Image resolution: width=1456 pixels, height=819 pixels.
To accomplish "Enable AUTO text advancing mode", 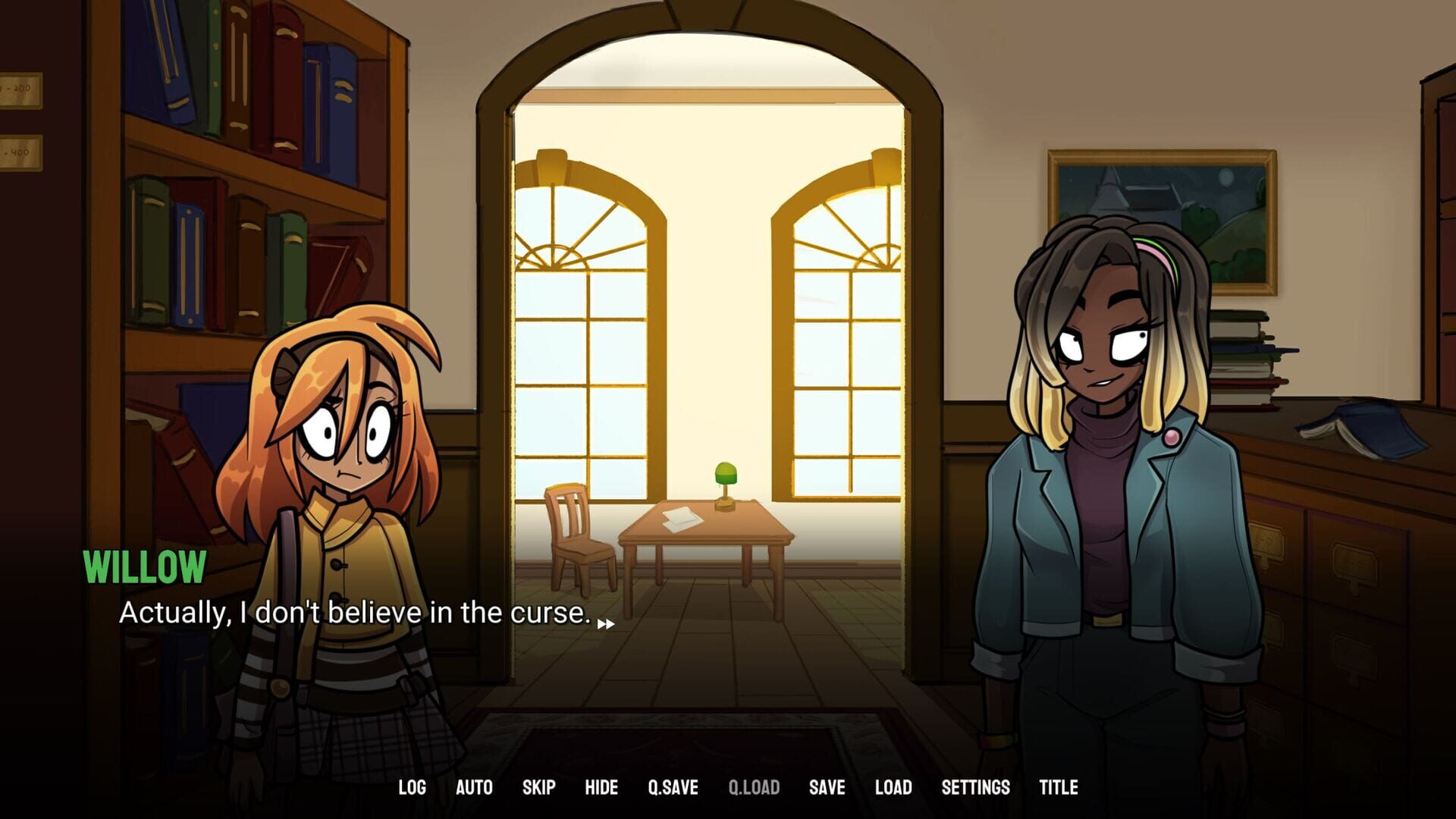I will pyautogui.click(x=475, y=787).
